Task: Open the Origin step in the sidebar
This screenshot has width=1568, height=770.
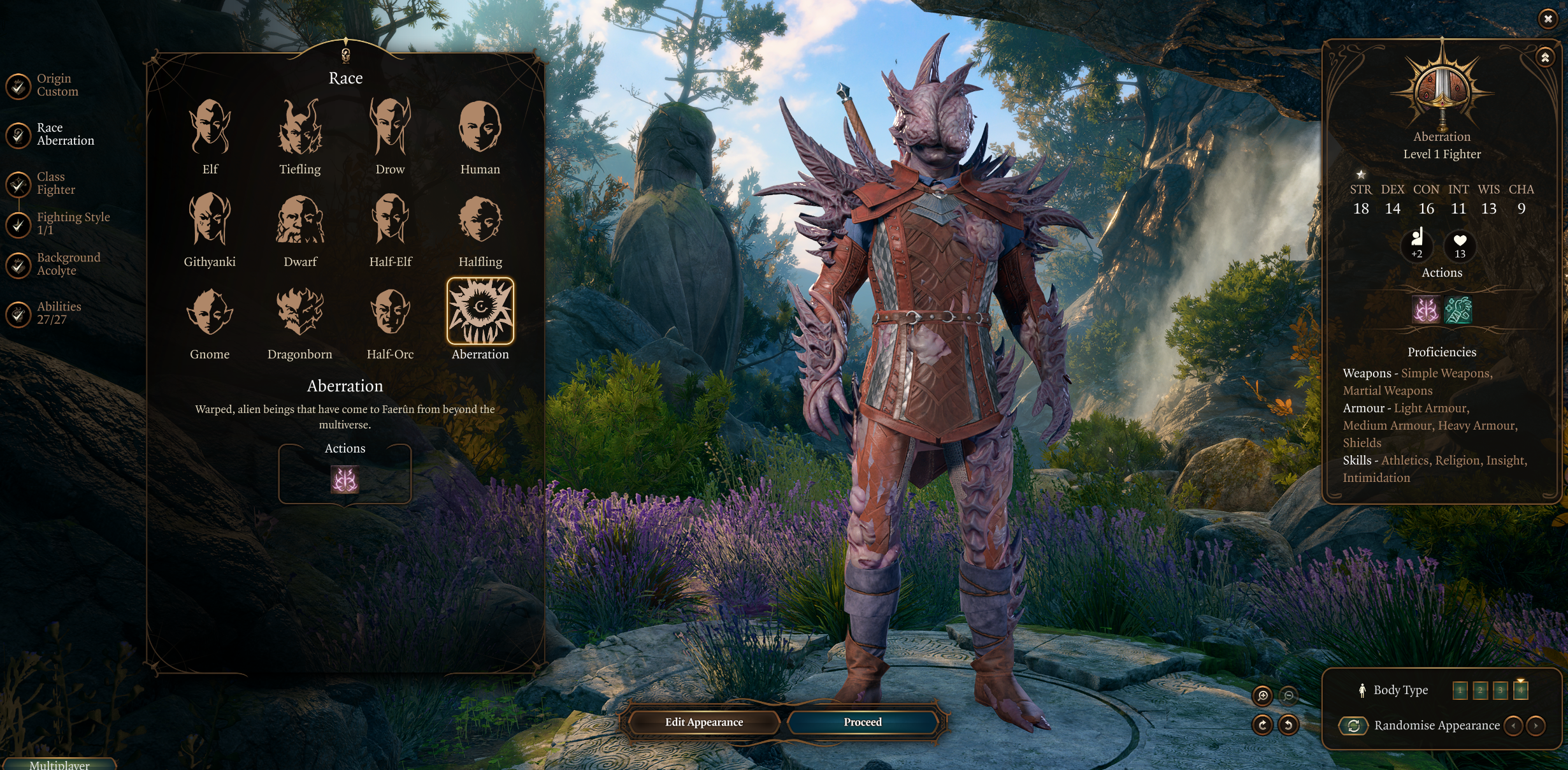Action: (19, 85)
